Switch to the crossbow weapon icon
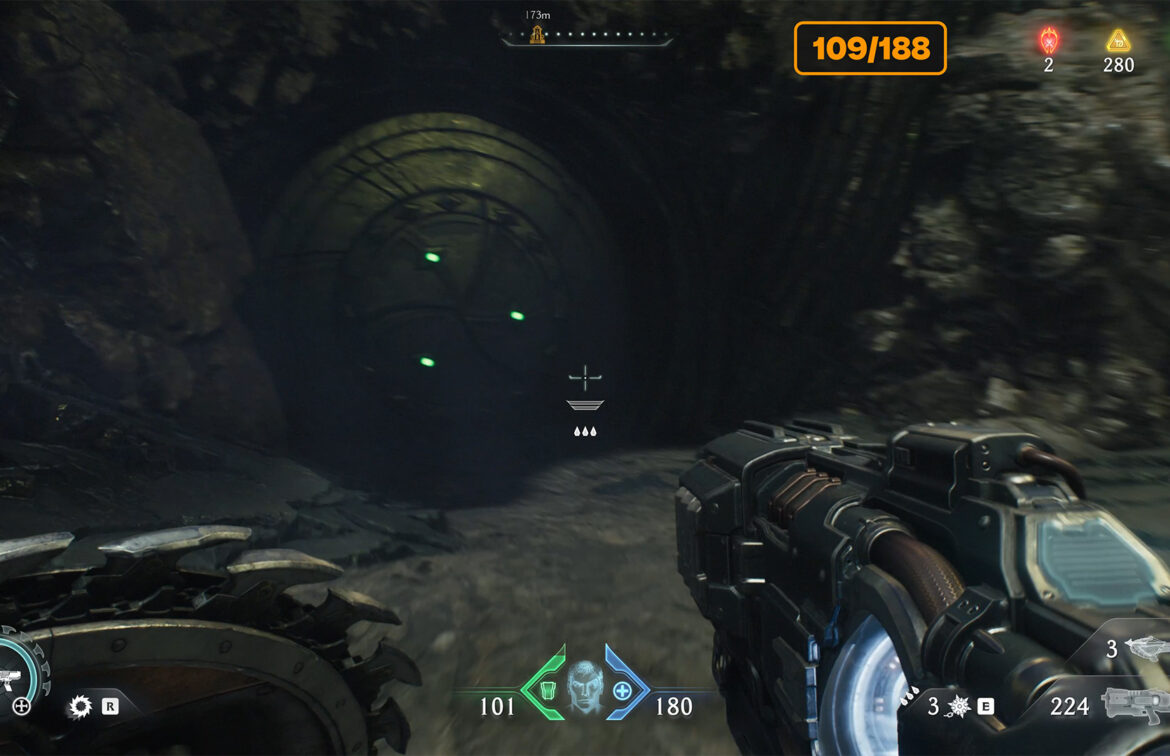This screenshot has width=1170, height=756. (1144, 648)
